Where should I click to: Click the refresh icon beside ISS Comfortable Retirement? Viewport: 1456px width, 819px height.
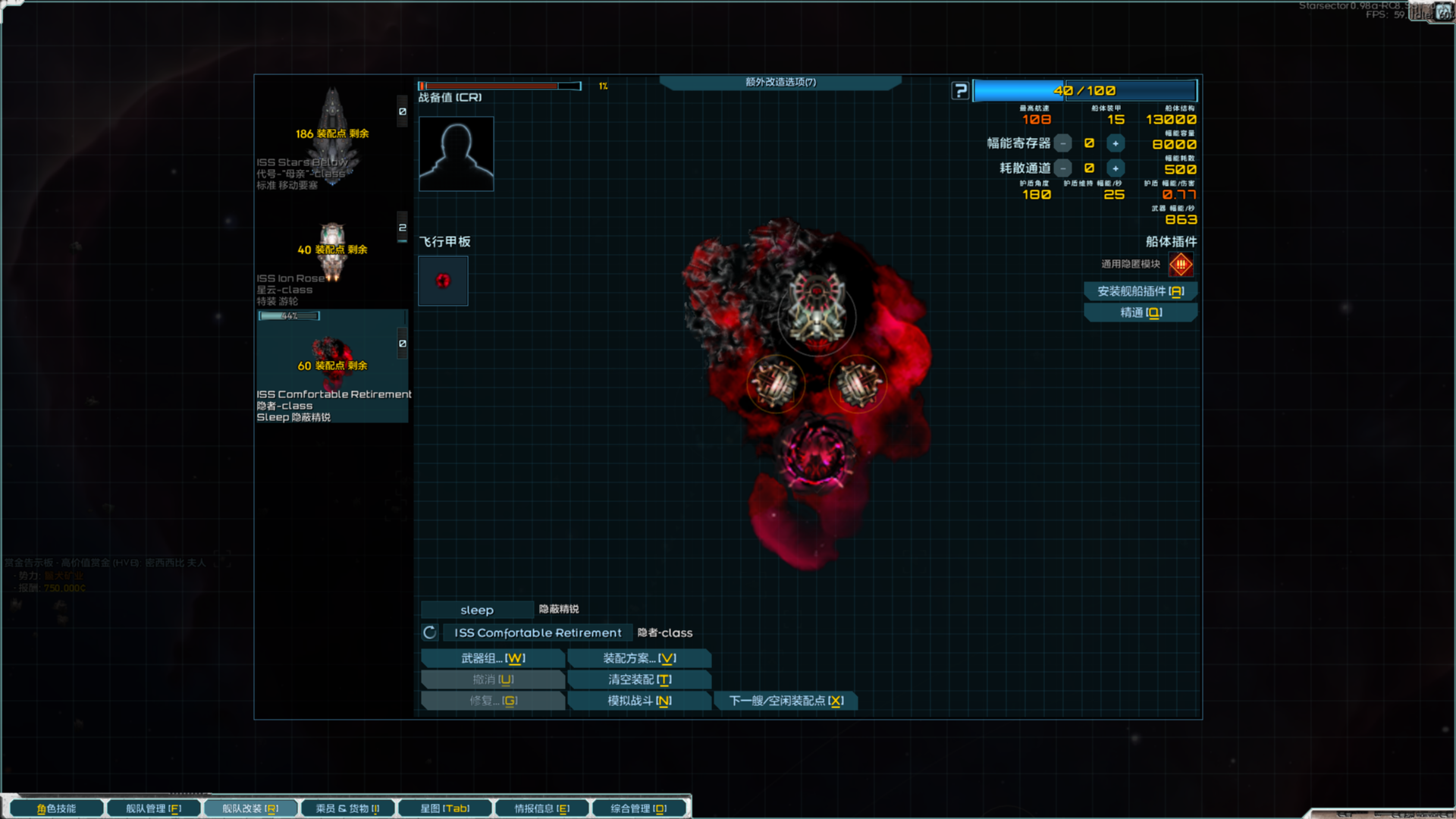click(430, 632)
